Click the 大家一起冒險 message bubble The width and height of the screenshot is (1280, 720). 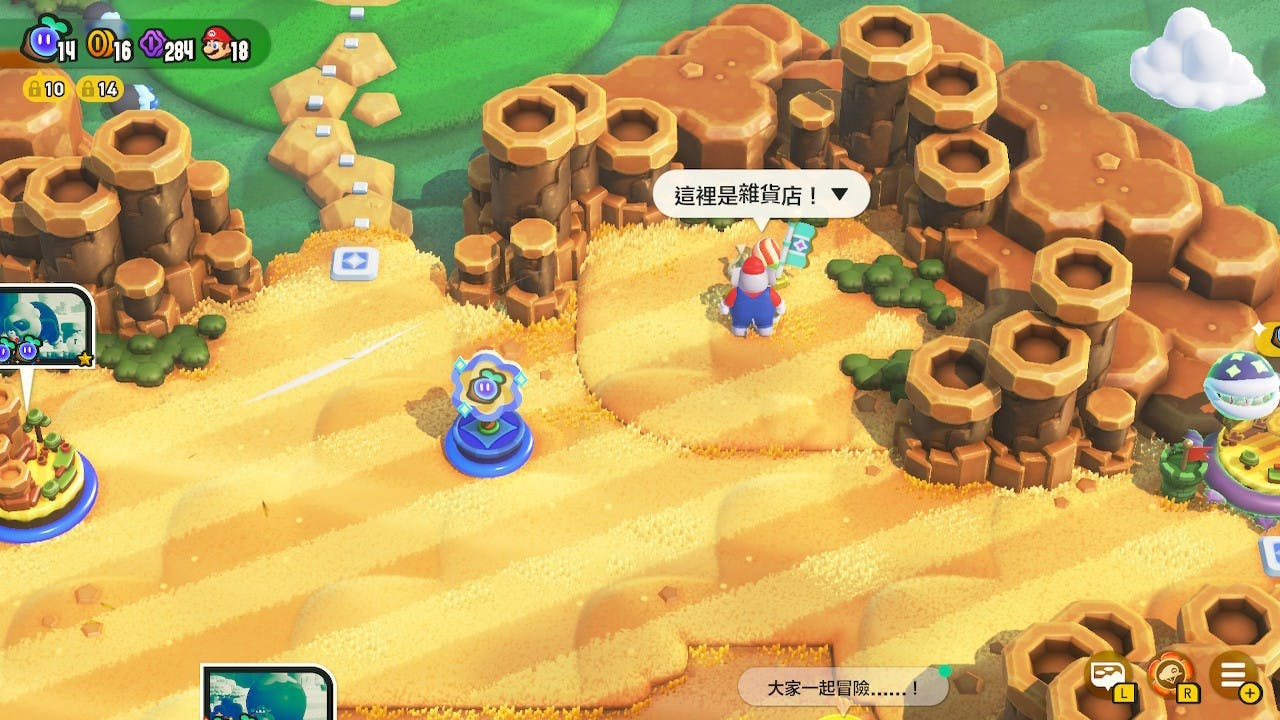click(842, 688)
